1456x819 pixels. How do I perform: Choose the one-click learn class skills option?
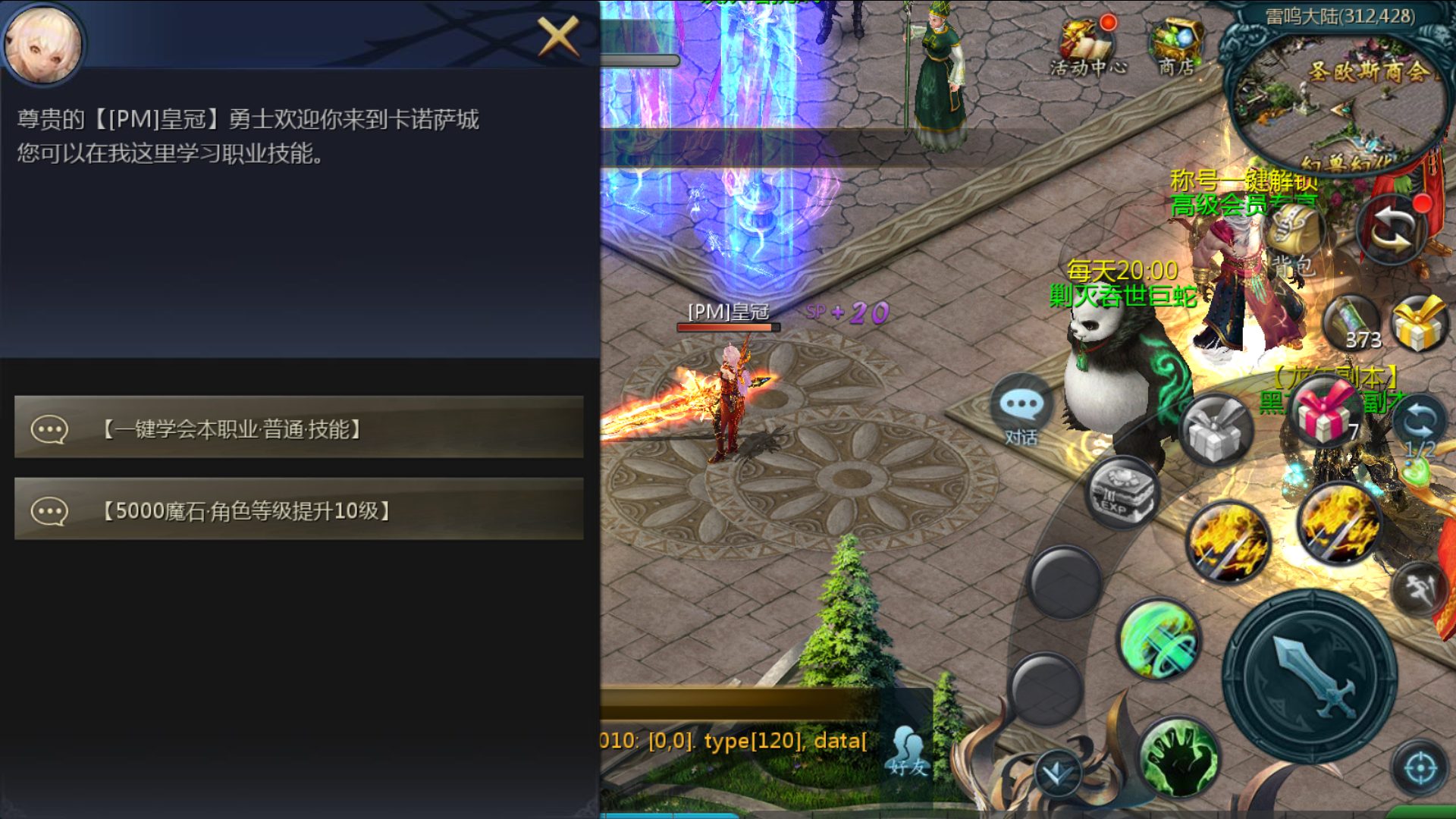click(299, 428)
